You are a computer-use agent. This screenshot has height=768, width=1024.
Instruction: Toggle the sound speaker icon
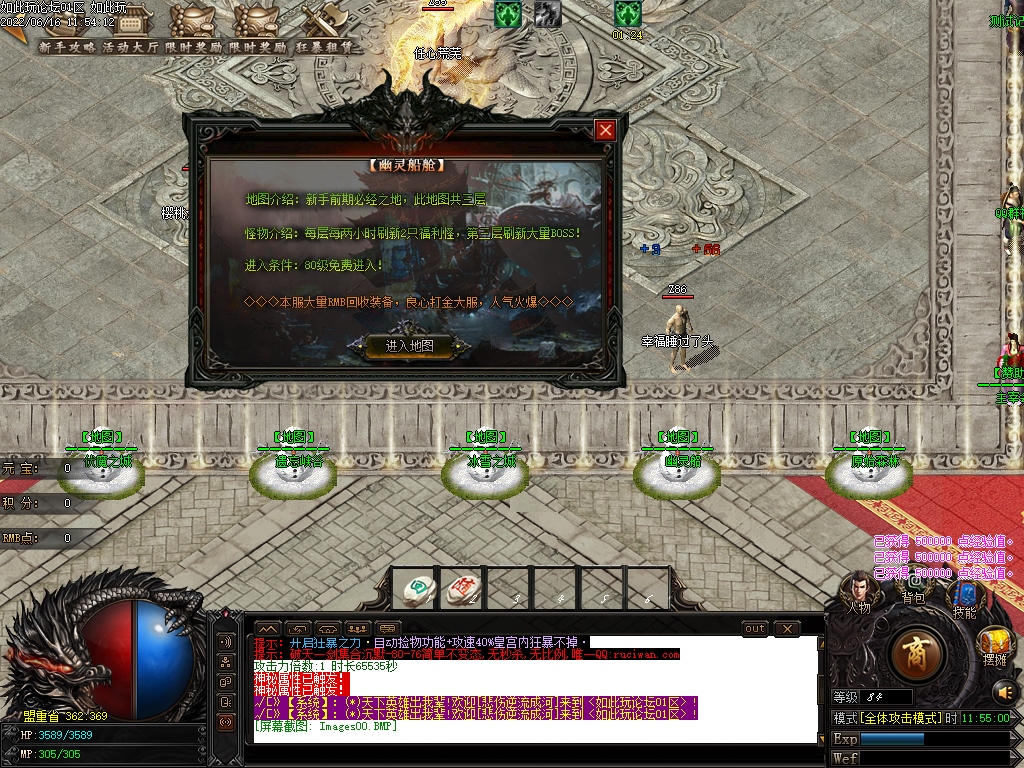(1003, 691)
